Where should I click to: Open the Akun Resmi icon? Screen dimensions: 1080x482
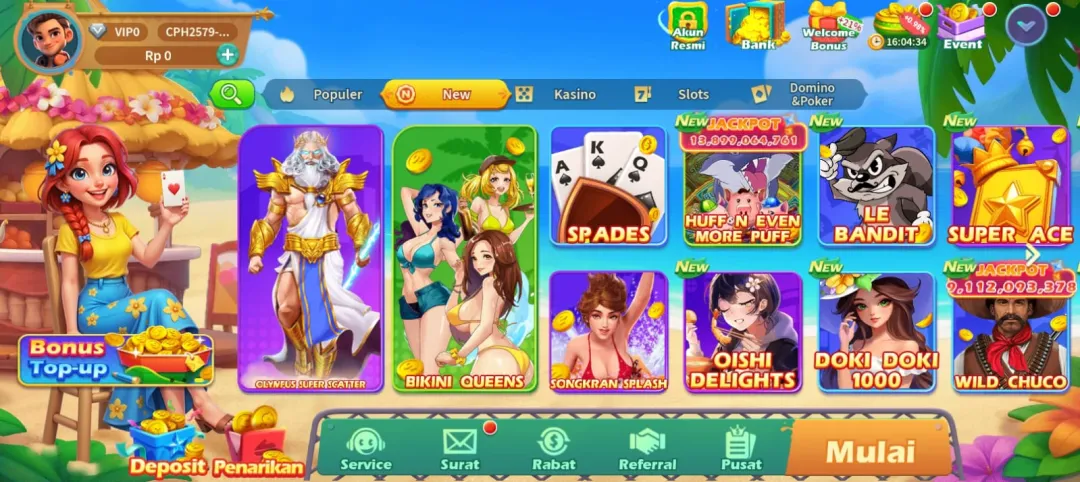tap(687, 26)
